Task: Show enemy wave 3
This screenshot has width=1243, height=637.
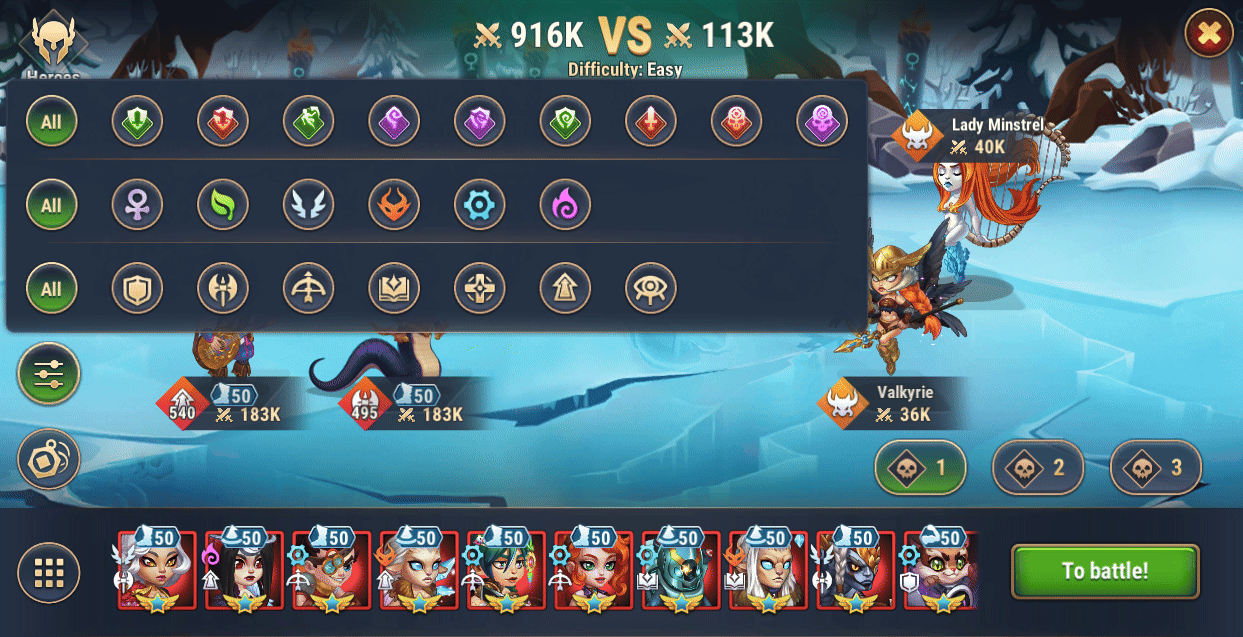Action: (1155, 467)
